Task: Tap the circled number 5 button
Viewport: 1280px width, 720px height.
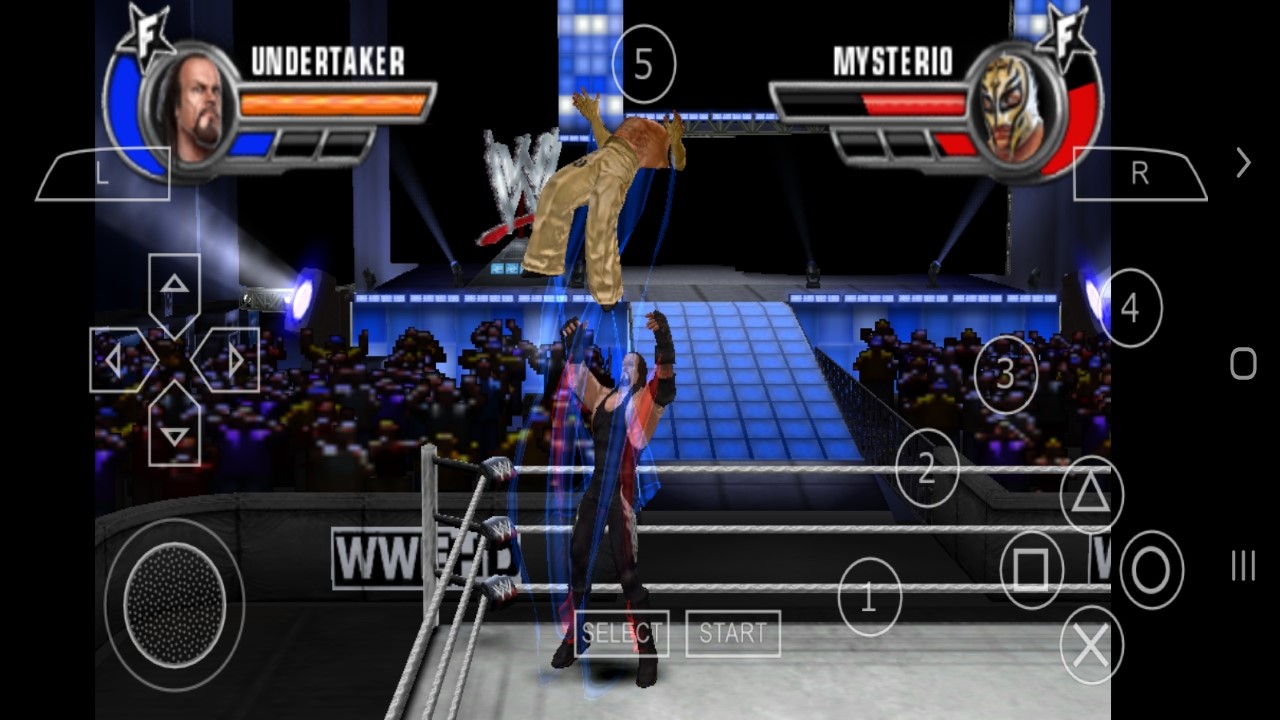Action: [643, 65]
